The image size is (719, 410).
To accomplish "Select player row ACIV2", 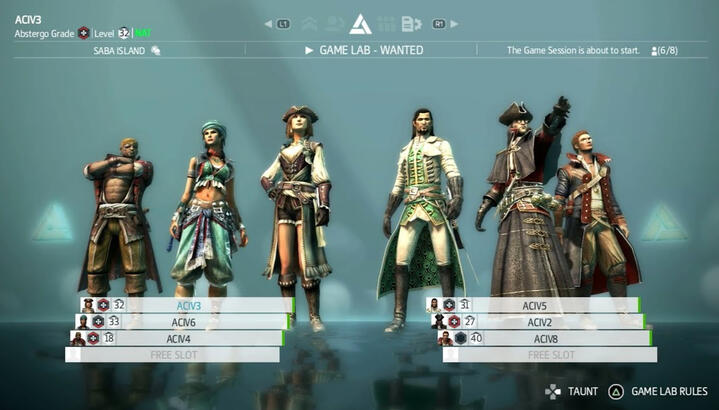I will [539, 322].
